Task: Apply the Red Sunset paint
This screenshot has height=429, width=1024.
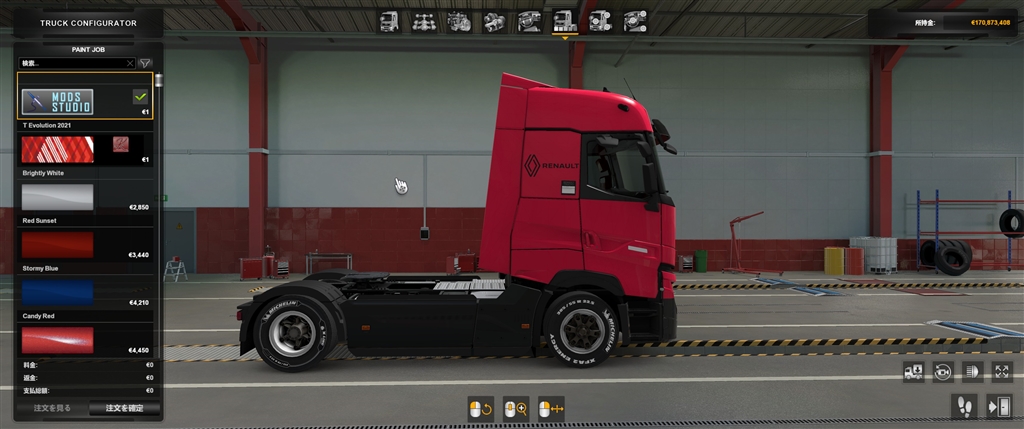Action: coord(58,244)
